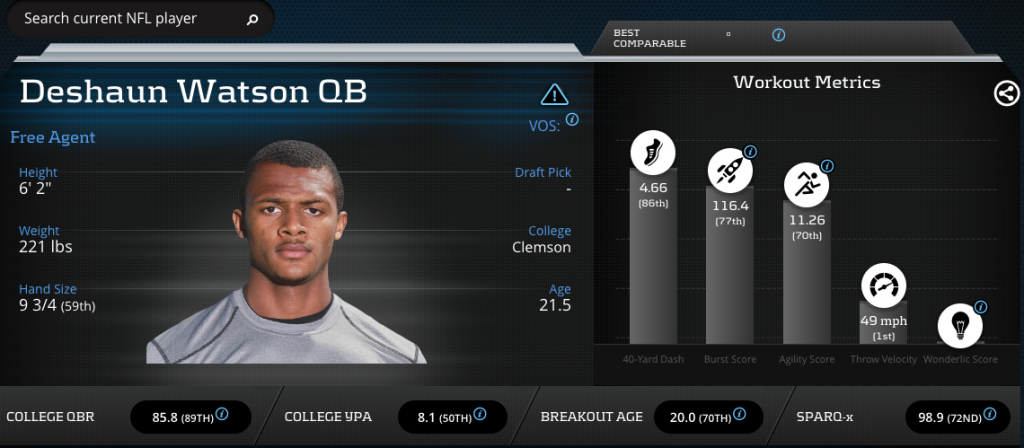Select the Throw Velocity gauge icon
1024x448 pixels.
pyautogui.click(x=882, y=285)
